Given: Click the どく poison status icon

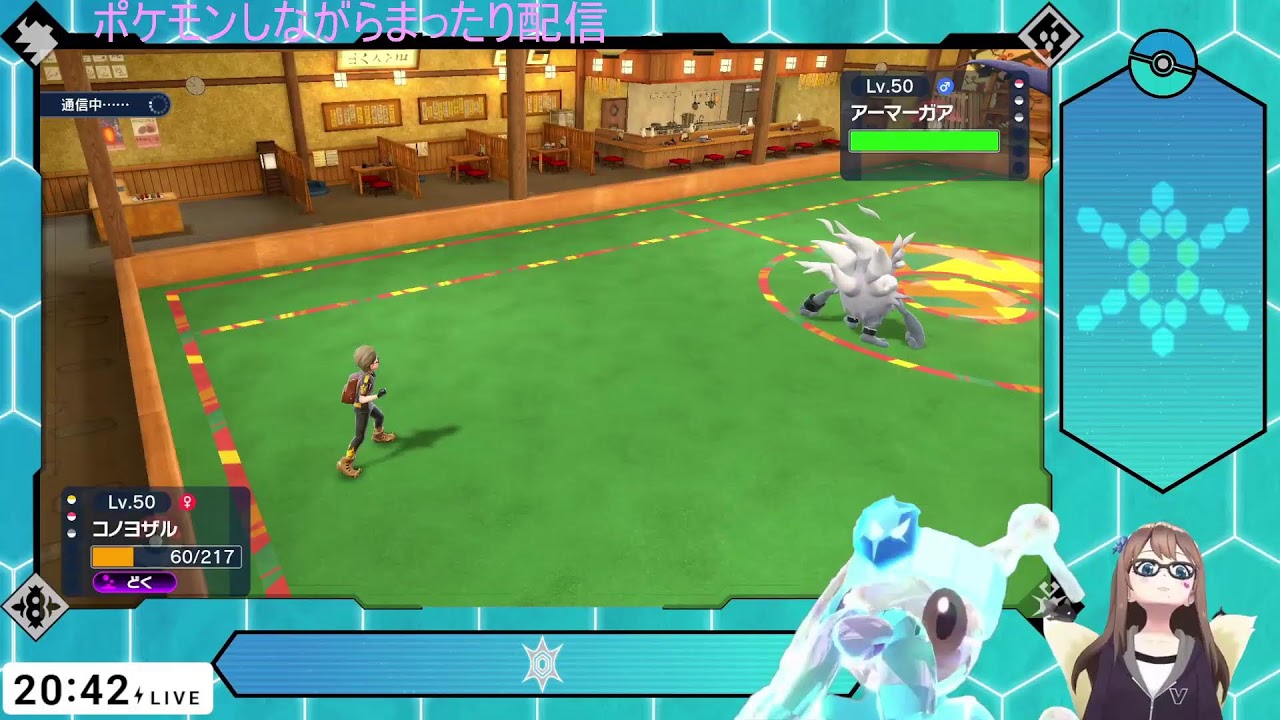Looking at the screenshot, I should click(135, 583).
